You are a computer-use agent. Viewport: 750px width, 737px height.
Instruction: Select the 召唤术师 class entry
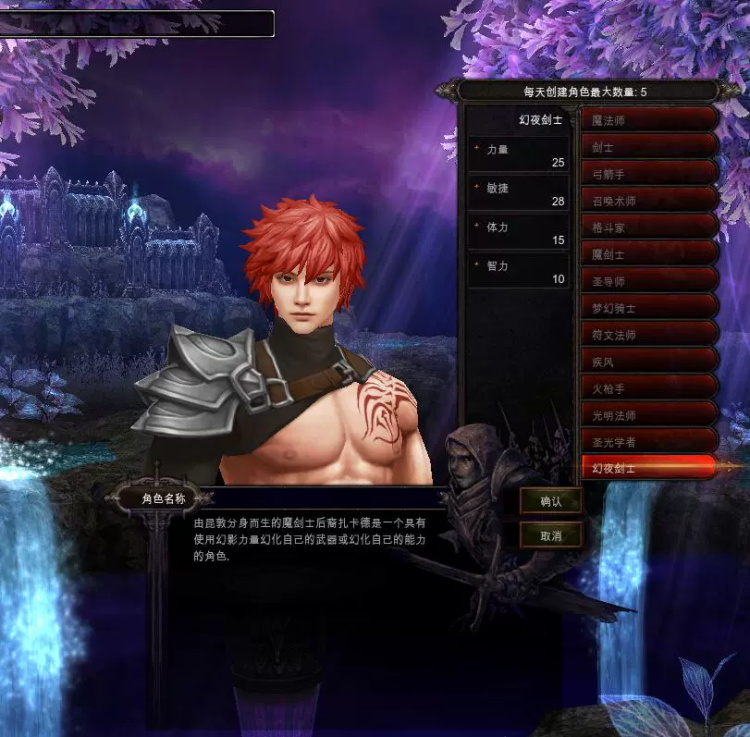(x=648, y=201)
